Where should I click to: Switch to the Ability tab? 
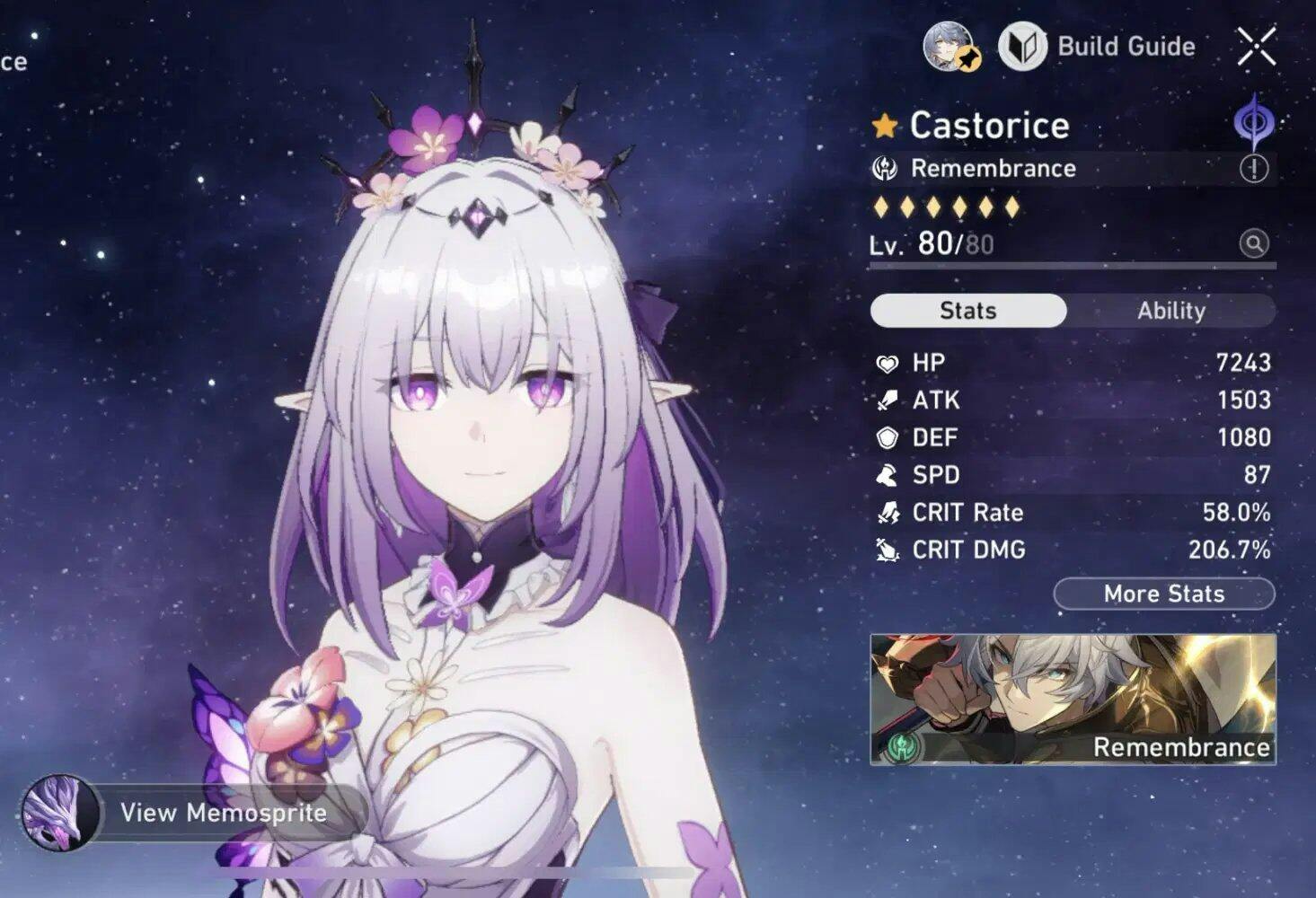point(1170,311)
